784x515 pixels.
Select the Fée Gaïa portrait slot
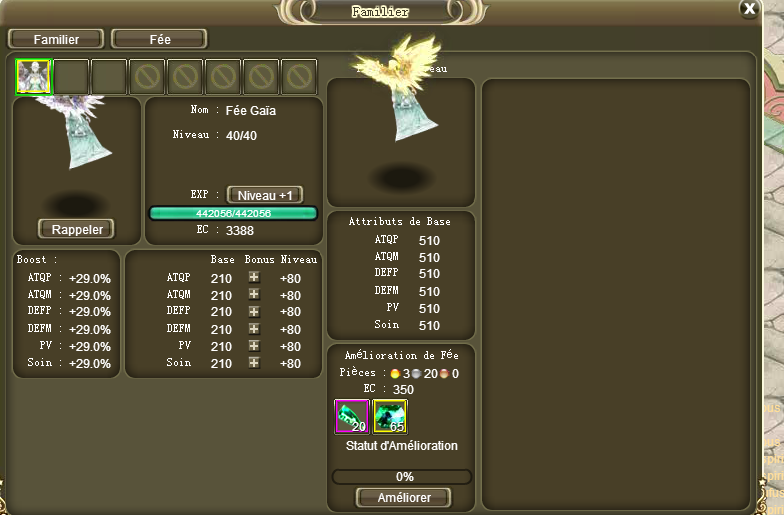(33, 76)
